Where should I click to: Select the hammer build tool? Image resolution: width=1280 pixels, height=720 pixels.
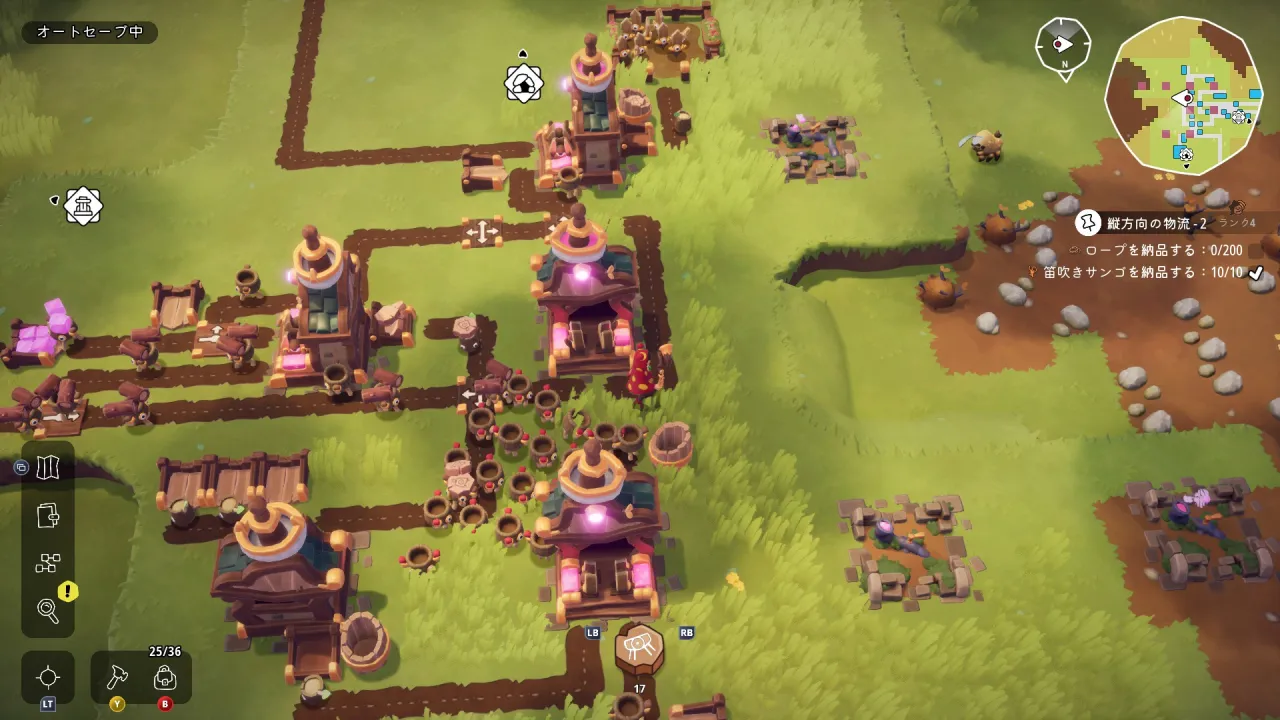[x=117, y=677]
